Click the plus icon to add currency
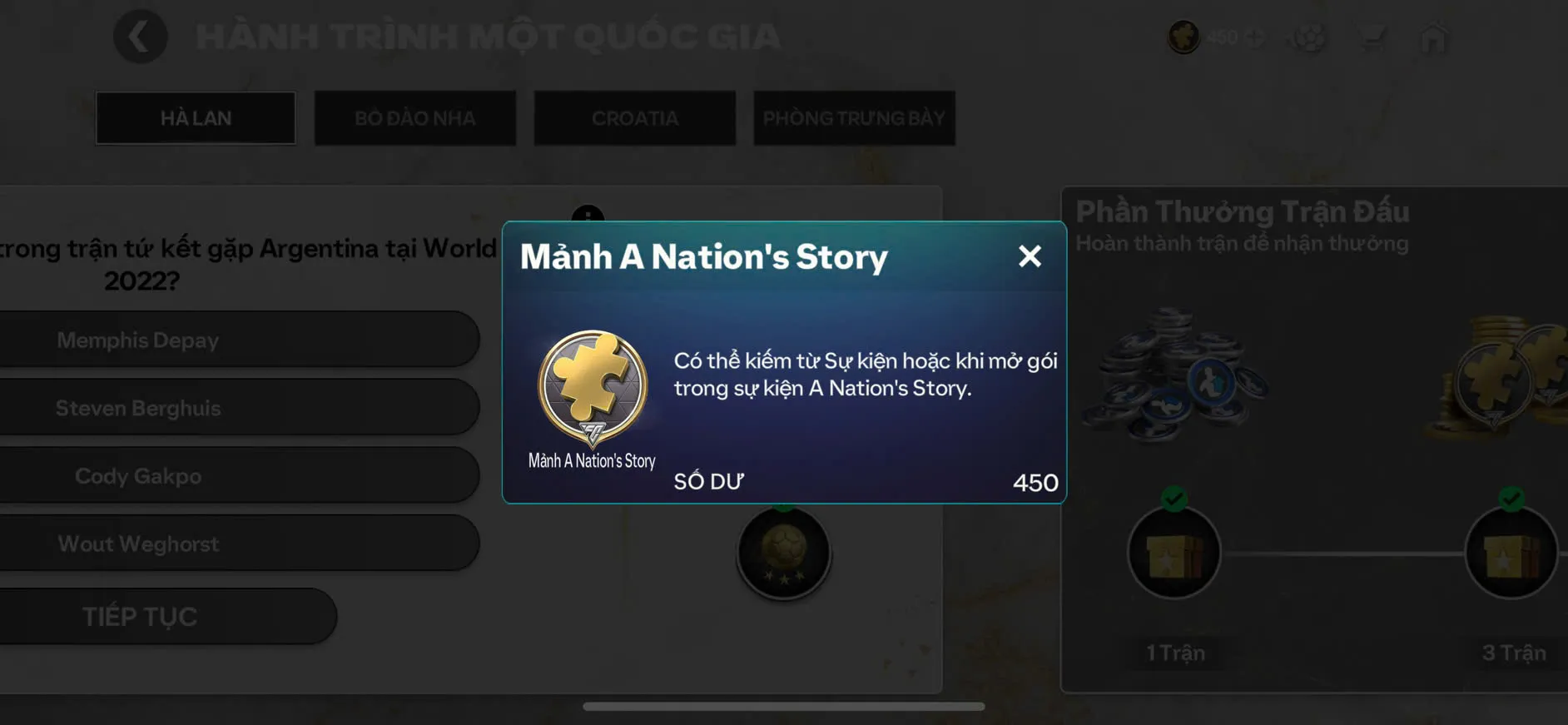This screenshot has width=1568, height=725. pyautogui.click(x=1255, y=37)
